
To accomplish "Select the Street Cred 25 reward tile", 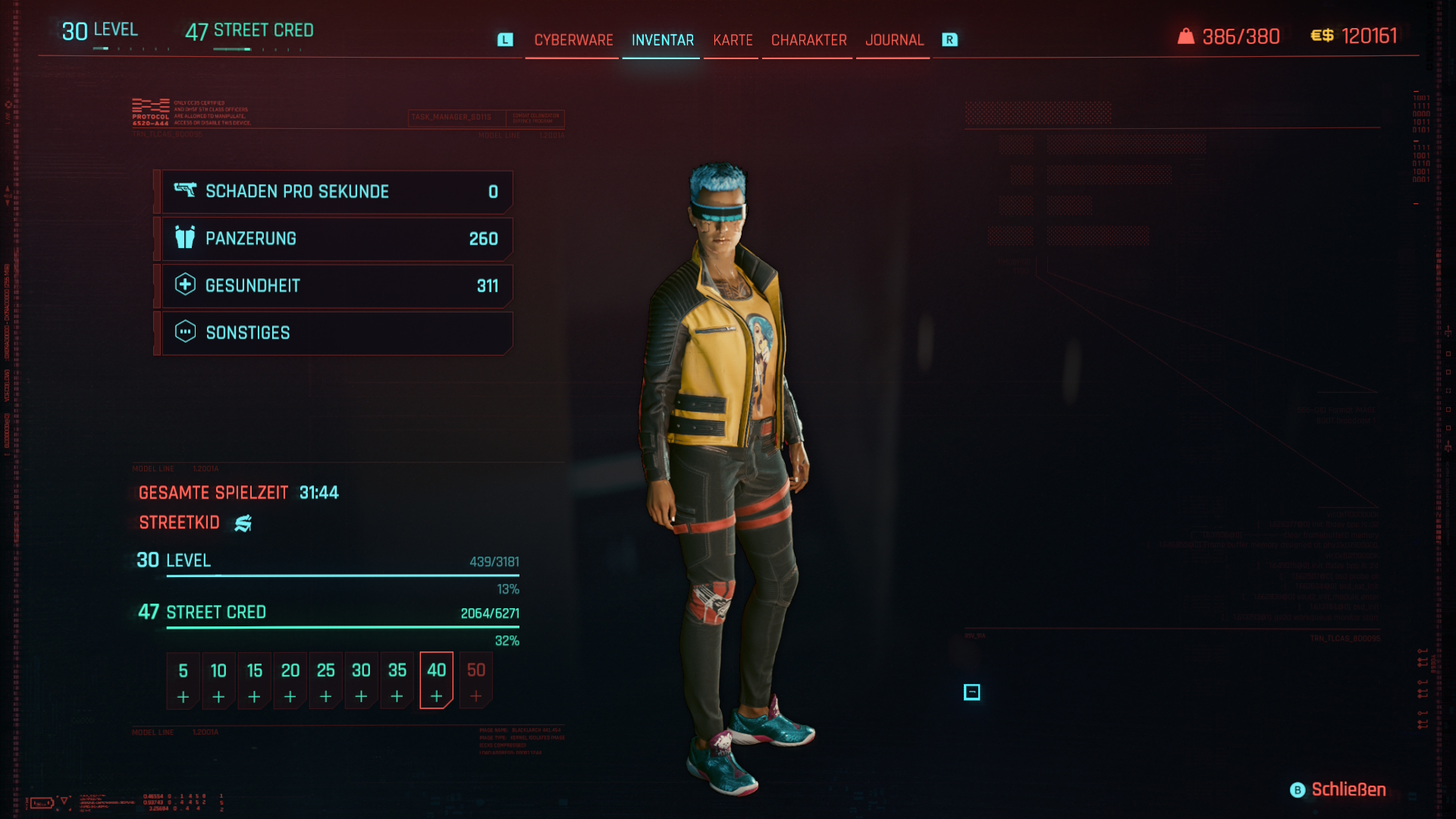I will [x=325, y=680].
